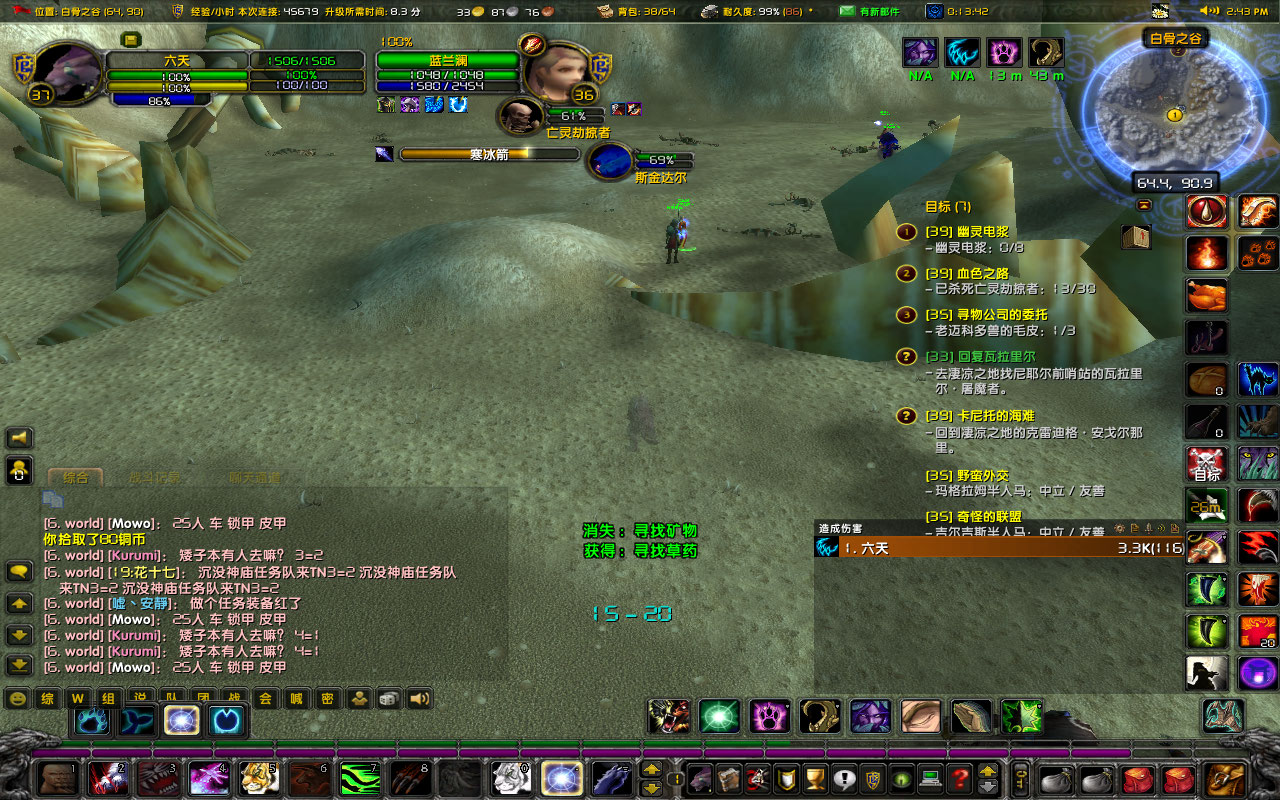Click the dice roll icon near chat channels
This screenshot has width=1280, height=800.
[x=387, y=698]
